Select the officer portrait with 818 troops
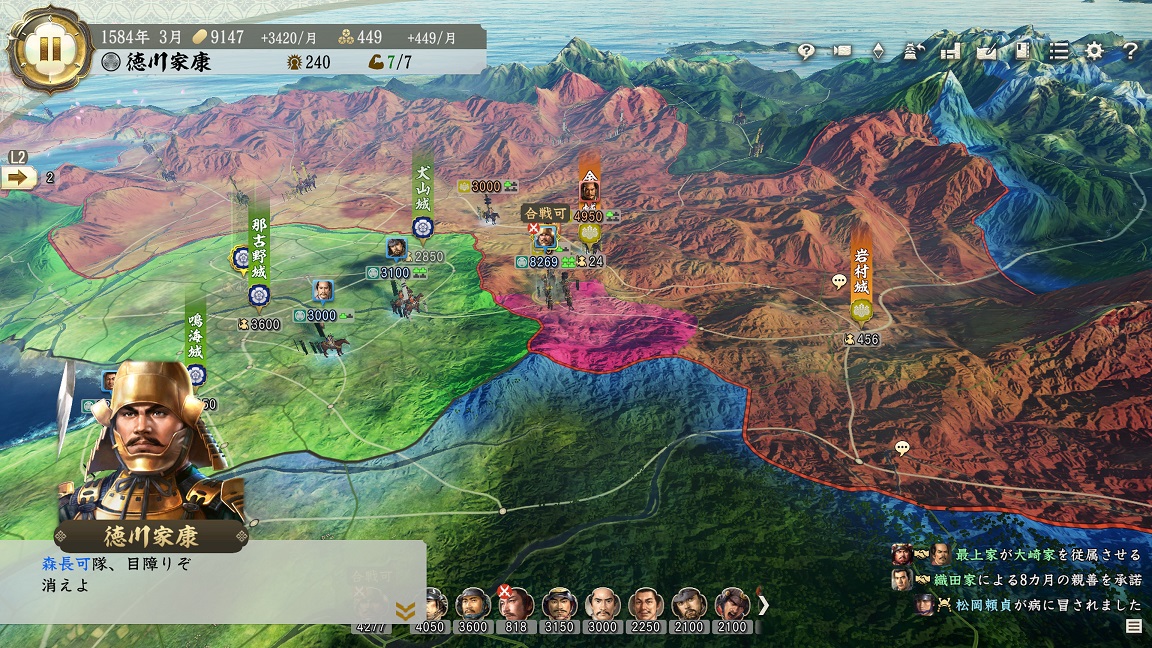This screenshot has width=1152, height=648. click(515, 605)
